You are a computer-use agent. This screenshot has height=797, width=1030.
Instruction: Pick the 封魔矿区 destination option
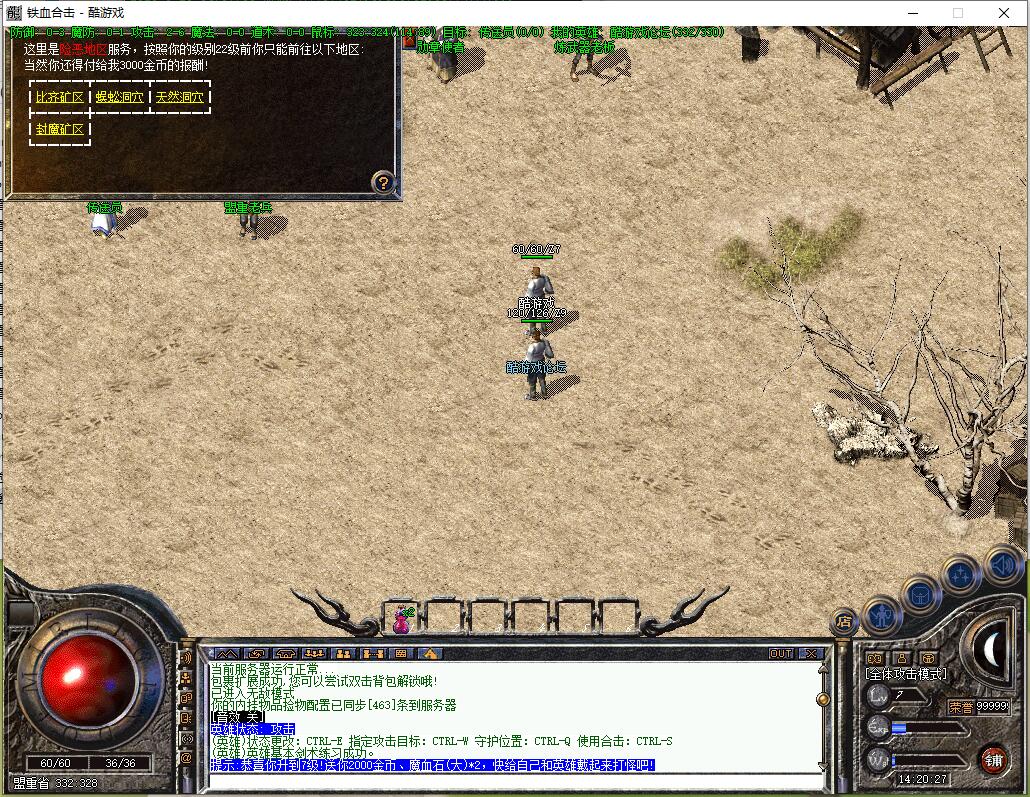click(x=60, y=129)
